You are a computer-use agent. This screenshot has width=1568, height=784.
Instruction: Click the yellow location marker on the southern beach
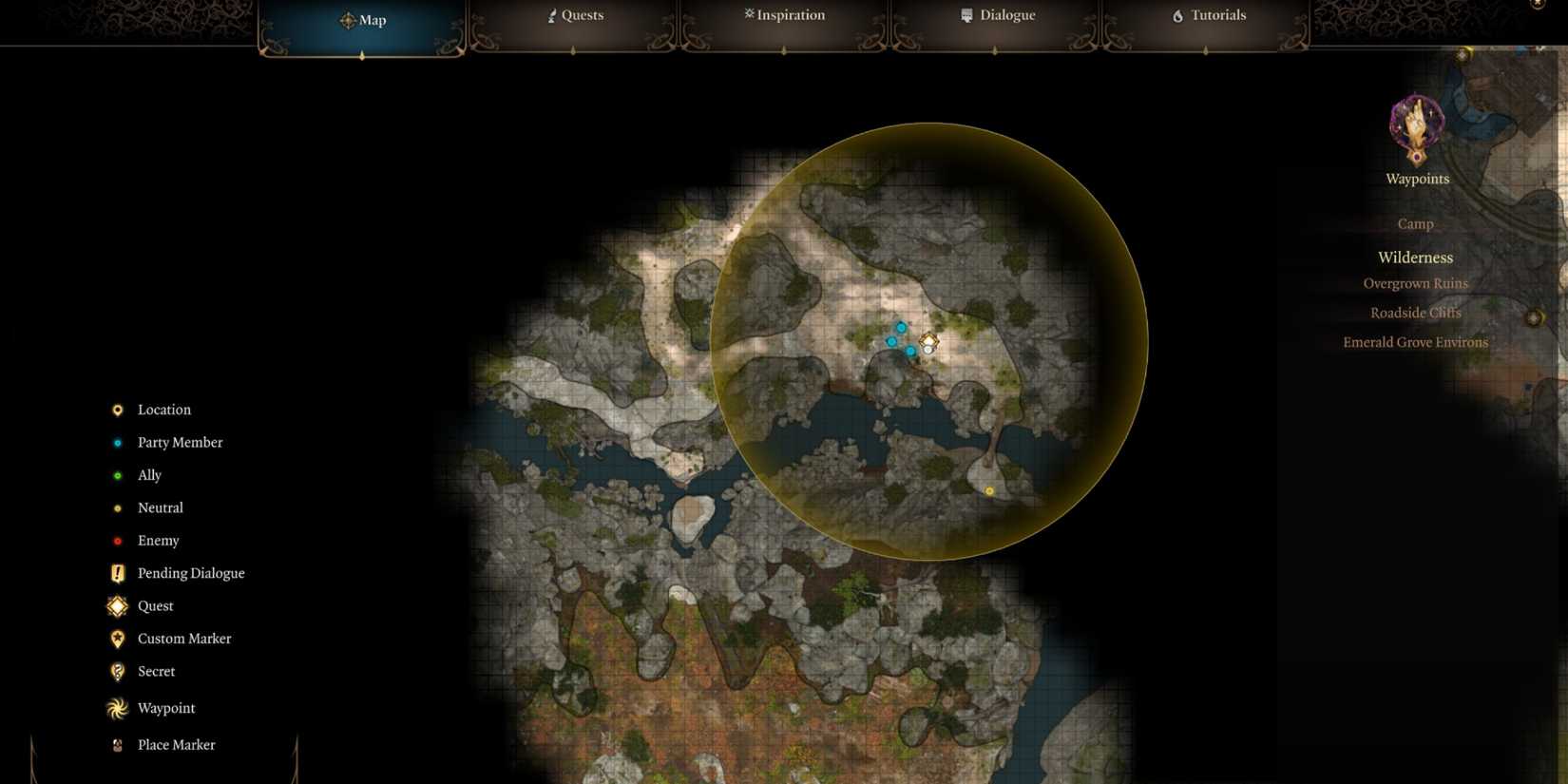tap(989, 490)
